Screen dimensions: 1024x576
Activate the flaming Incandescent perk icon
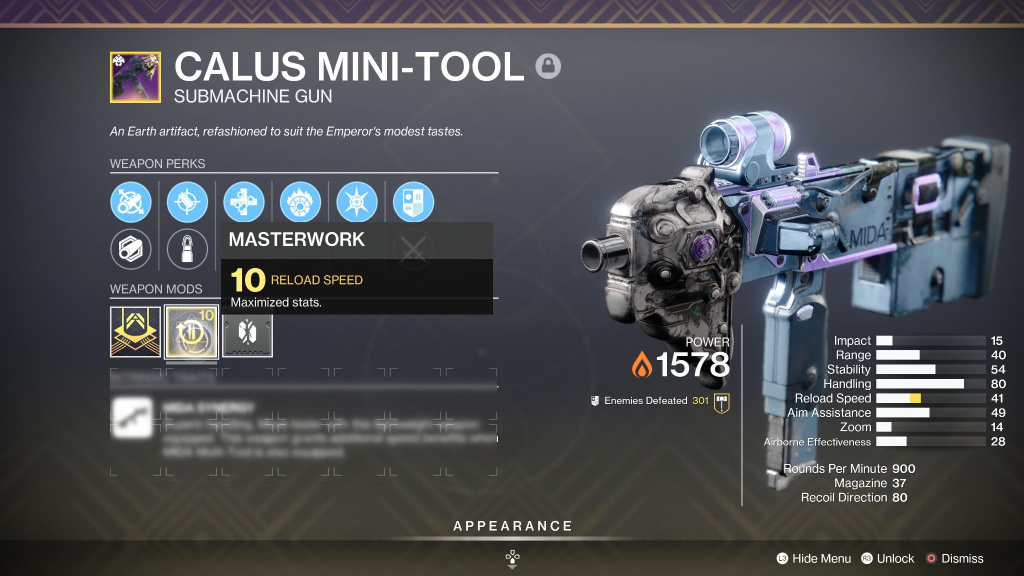click(x=300, y=202)
